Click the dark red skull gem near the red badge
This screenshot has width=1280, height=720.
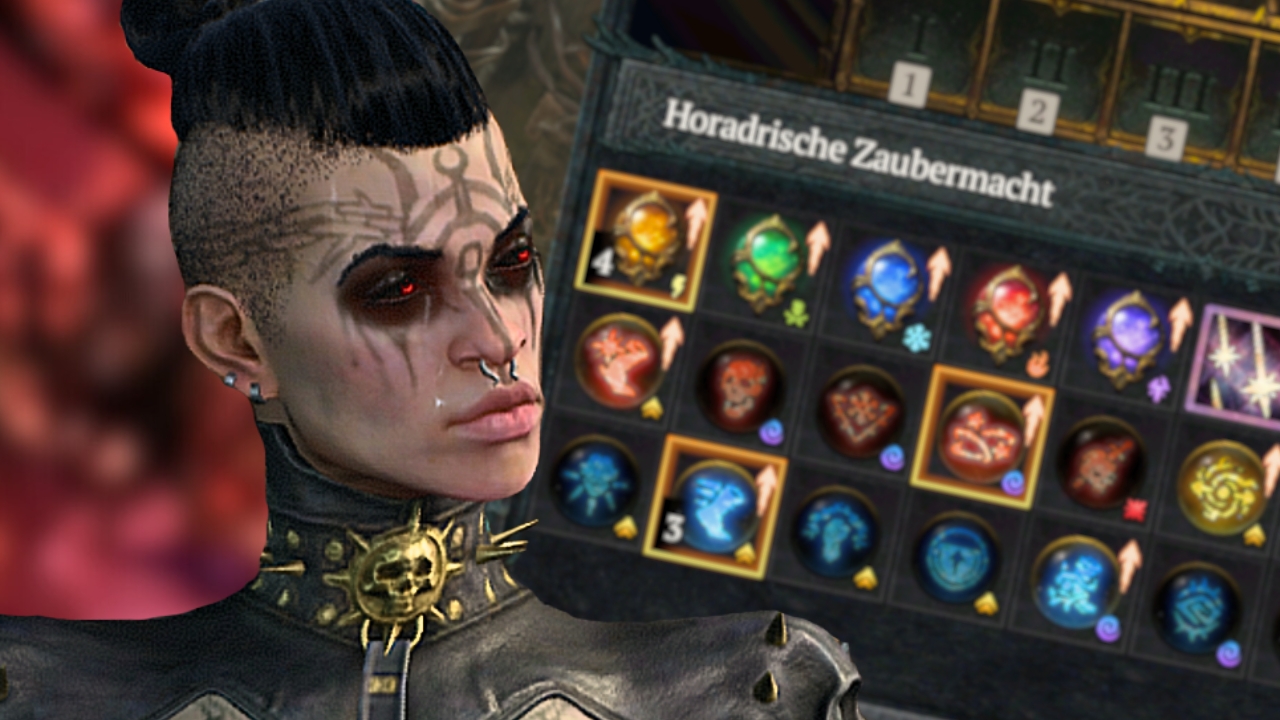pyautogui.click(x=1101, y=467)
